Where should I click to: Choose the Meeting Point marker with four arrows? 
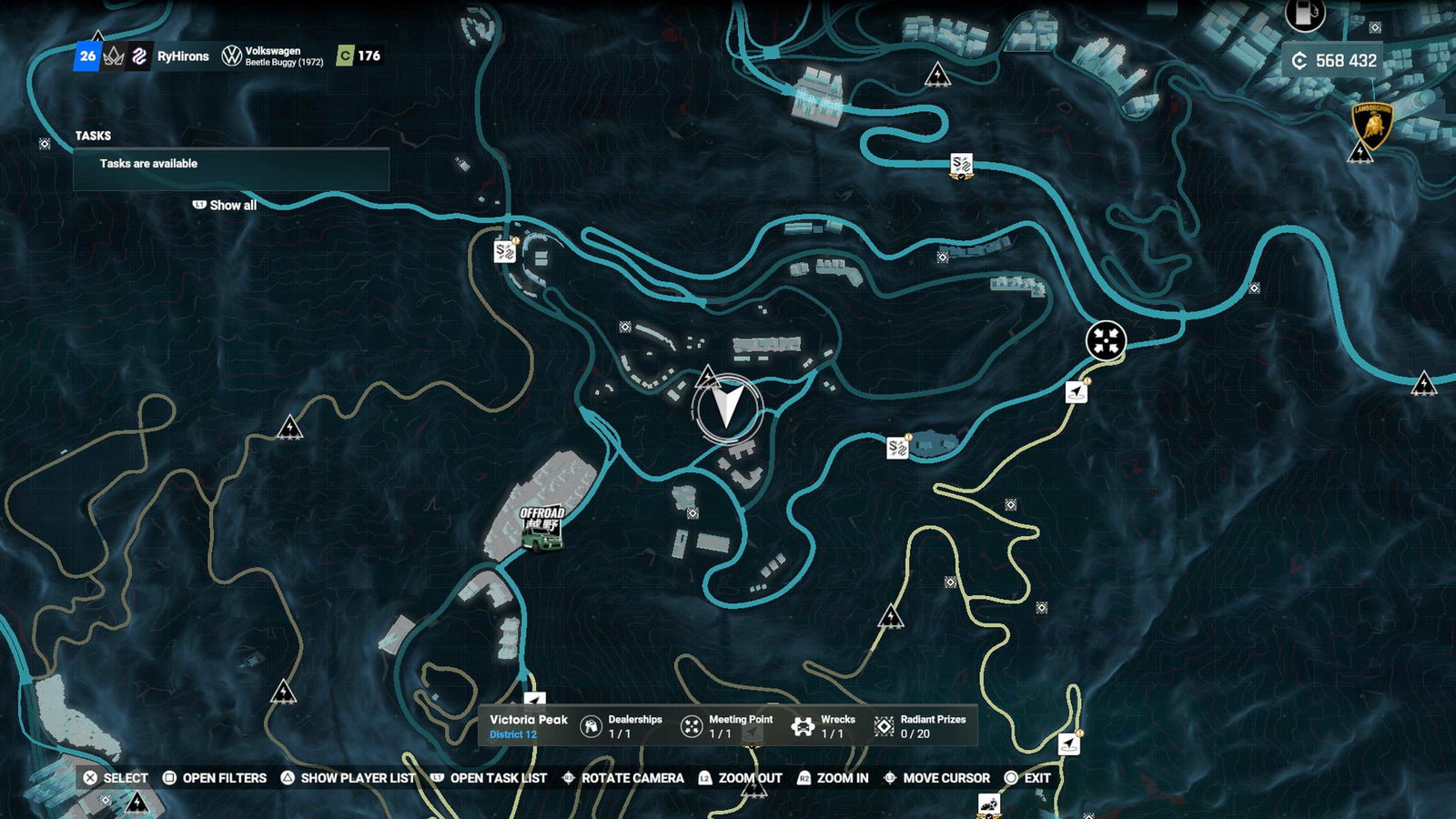[1106, 341]
